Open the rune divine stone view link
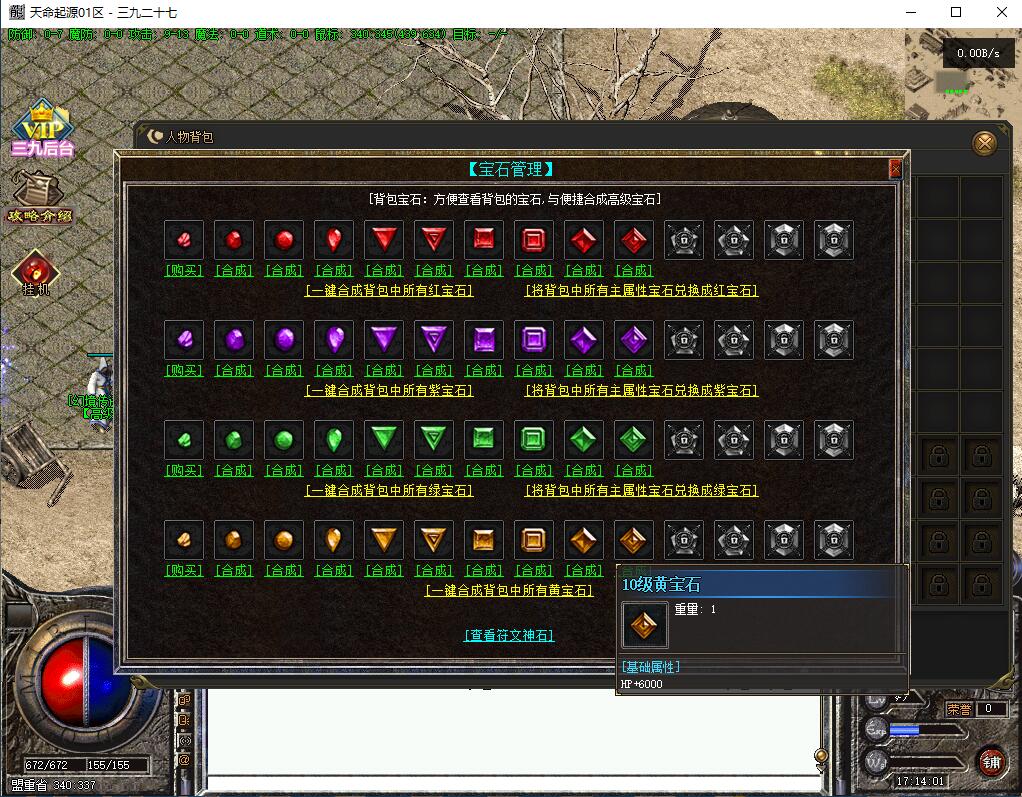1022x797 pixels. click(509, 635)
